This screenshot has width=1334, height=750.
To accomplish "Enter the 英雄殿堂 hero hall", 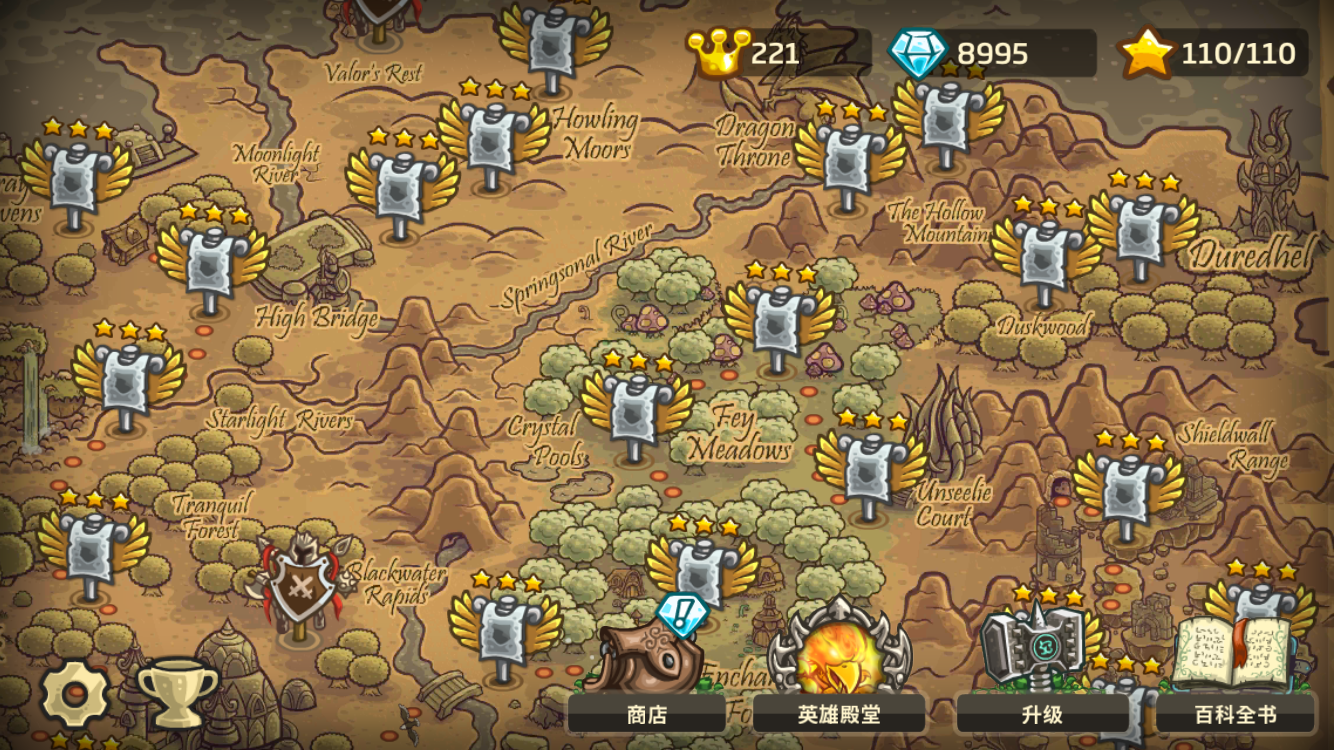I will (838, 713).
